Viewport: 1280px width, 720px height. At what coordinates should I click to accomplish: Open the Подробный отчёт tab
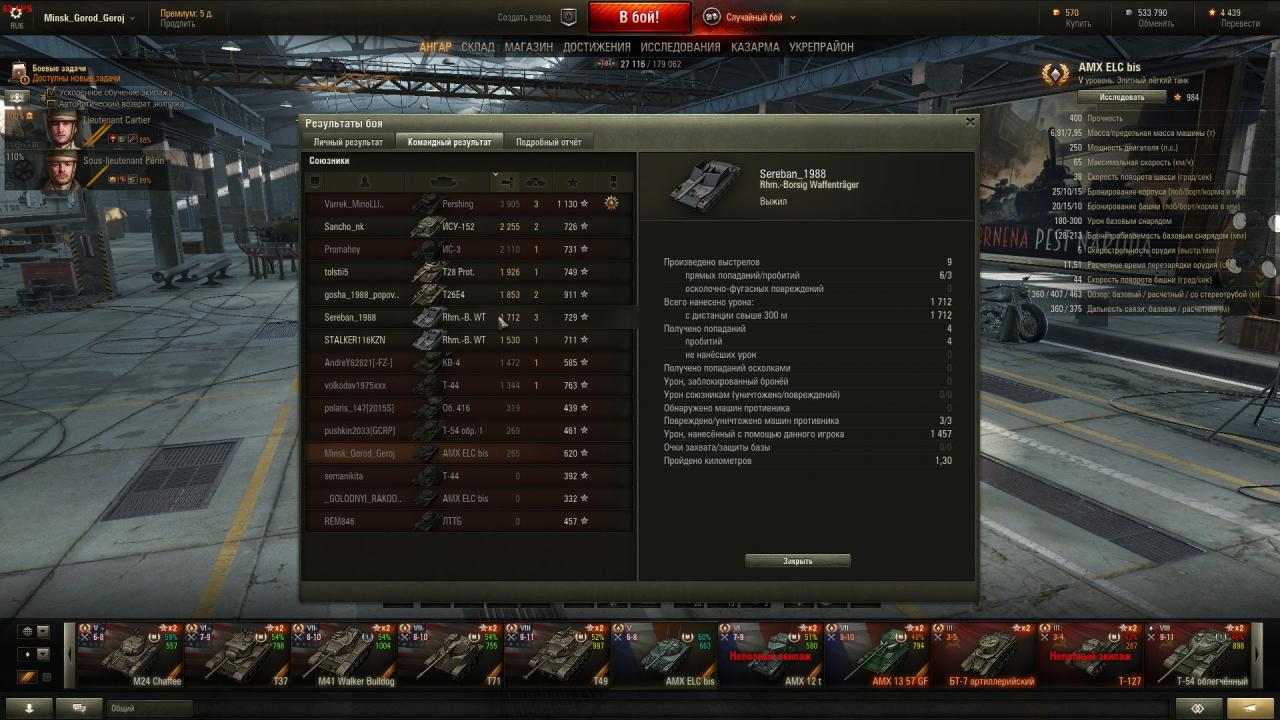pyautogui.click(x=548, y=142)
